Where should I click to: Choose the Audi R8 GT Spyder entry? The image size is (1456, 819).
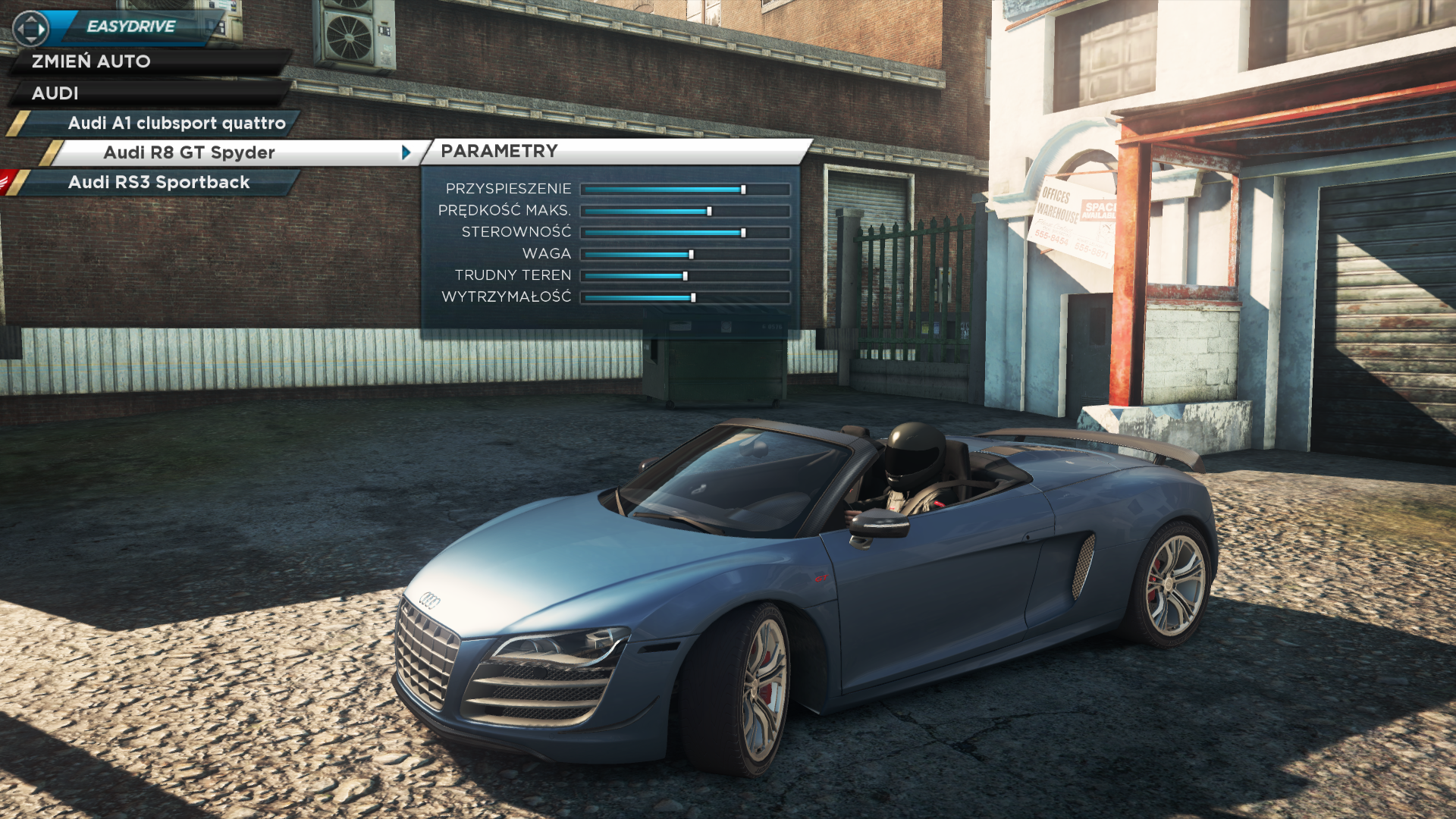pyautogui.click(x=190, y=152)
